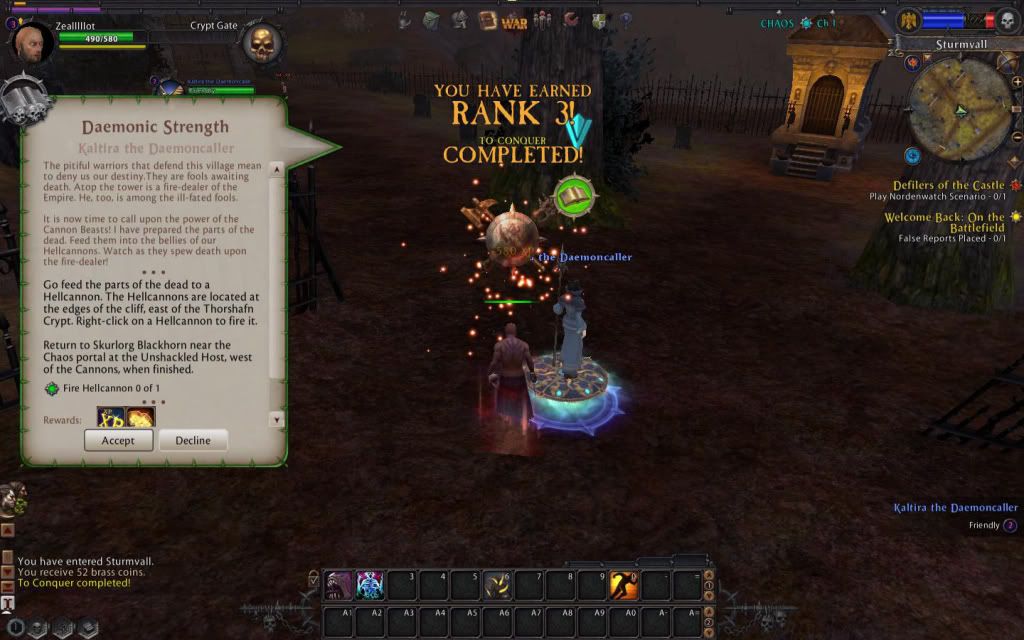This screenshot has height=640, width=1024.
Task: Select the XP reward icon
Action: pos(111,418)
